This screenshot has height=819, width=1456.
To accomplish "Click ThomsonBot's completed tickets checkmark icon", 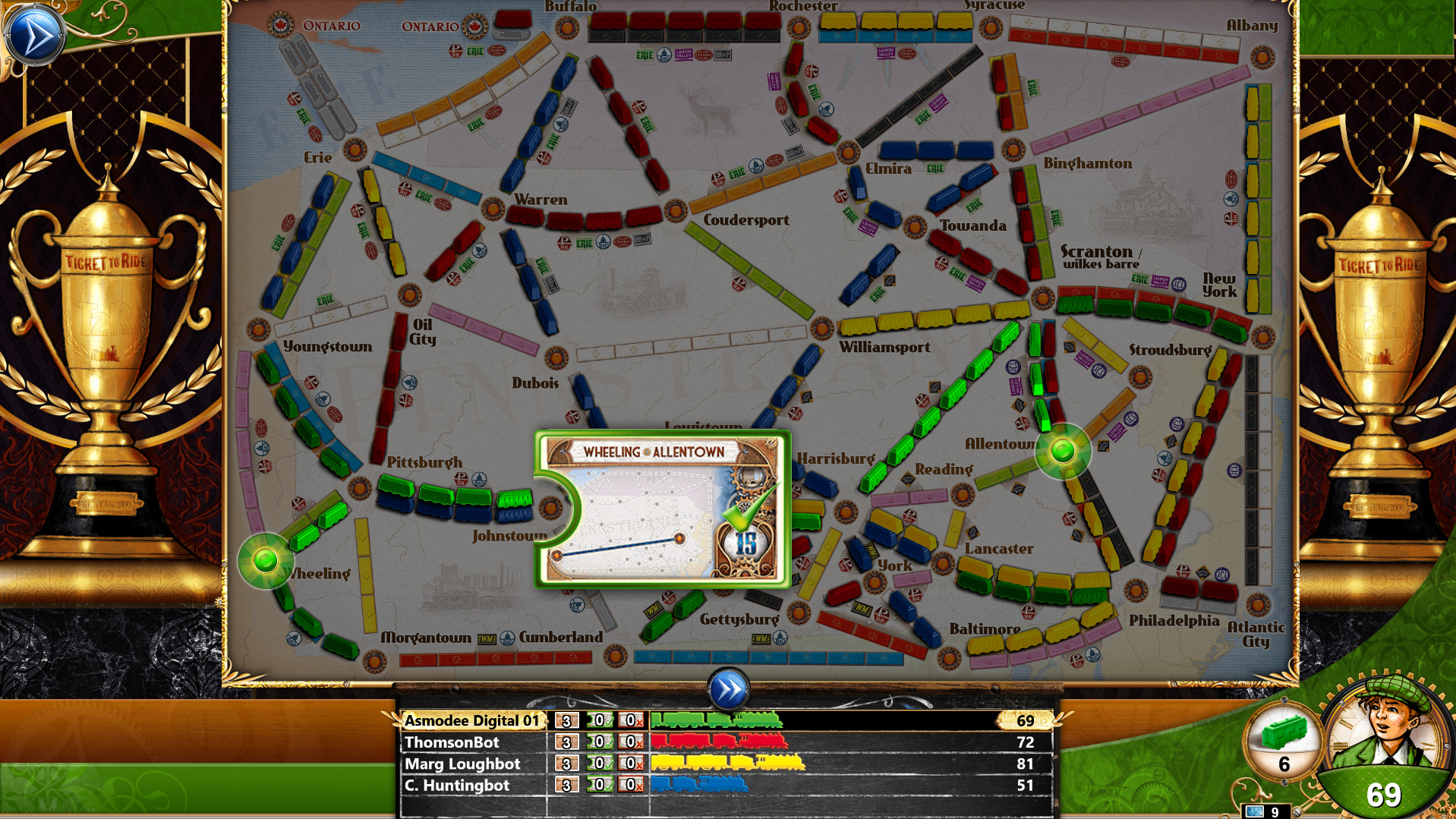I will [600, 743].
